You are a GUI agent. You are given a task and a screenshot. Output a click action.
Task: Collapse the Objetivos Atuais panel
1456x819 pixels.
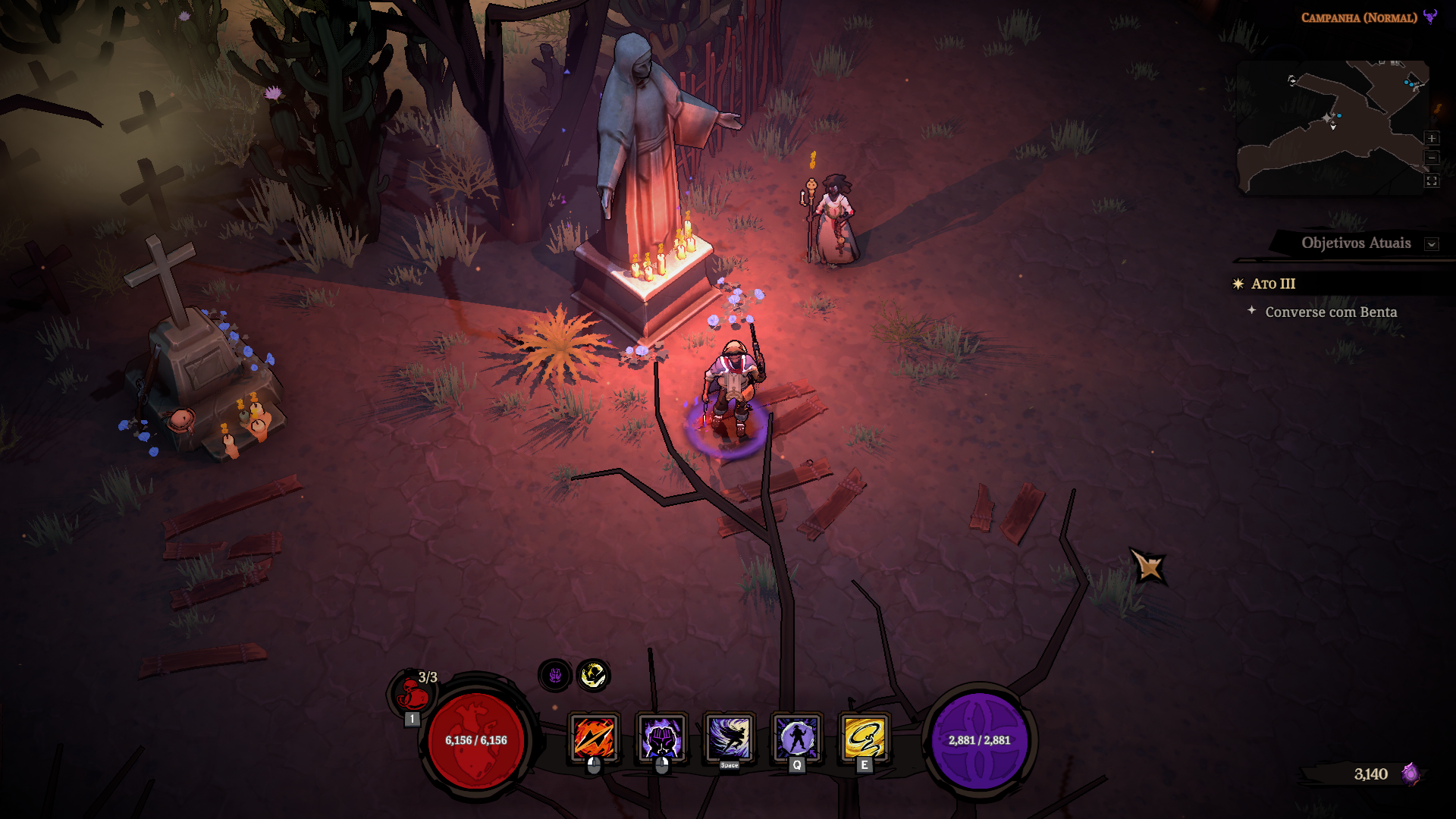(1432, 244)
